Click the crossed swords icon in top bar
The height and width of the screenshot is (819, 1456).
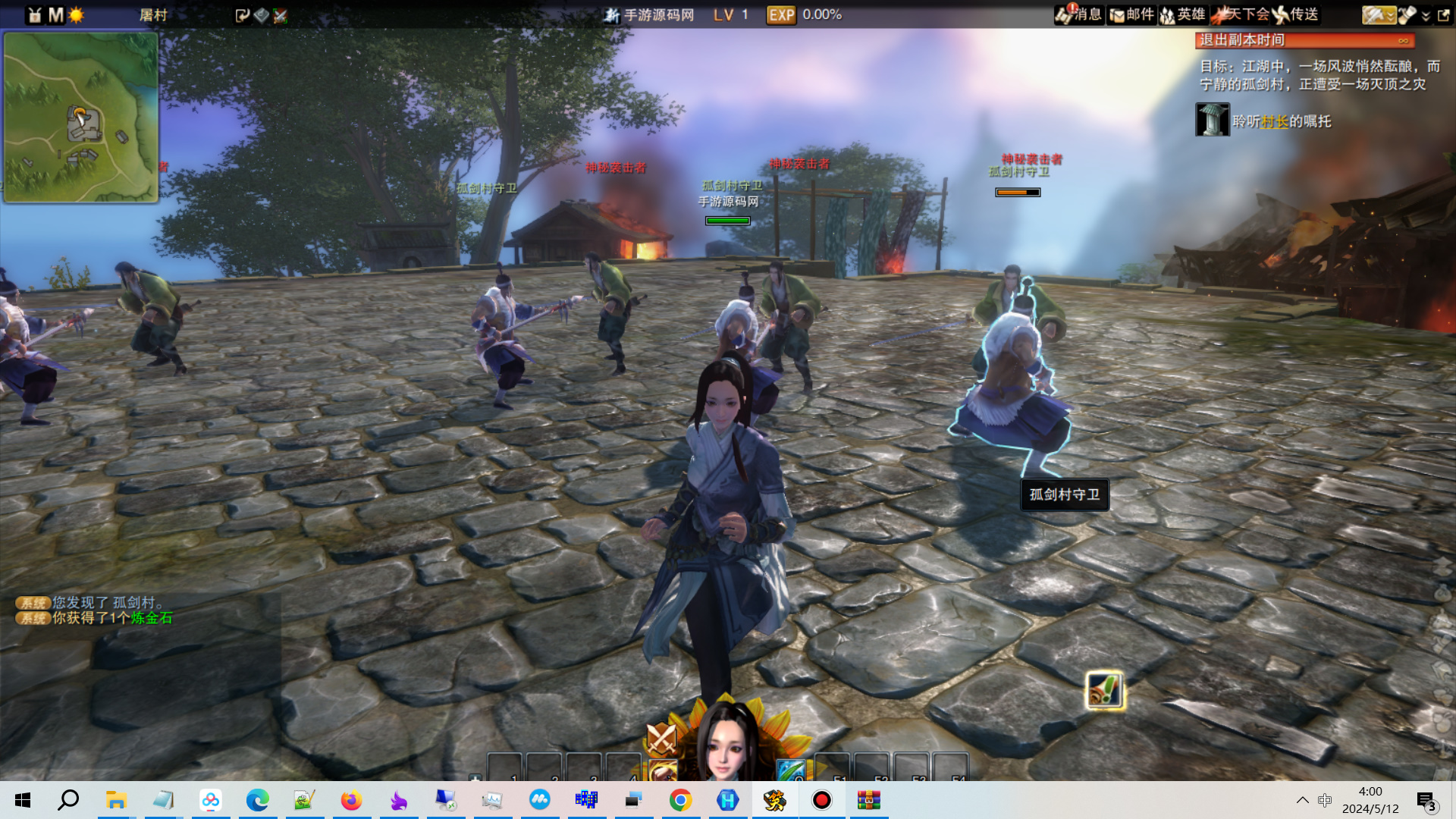coord(281,15)
